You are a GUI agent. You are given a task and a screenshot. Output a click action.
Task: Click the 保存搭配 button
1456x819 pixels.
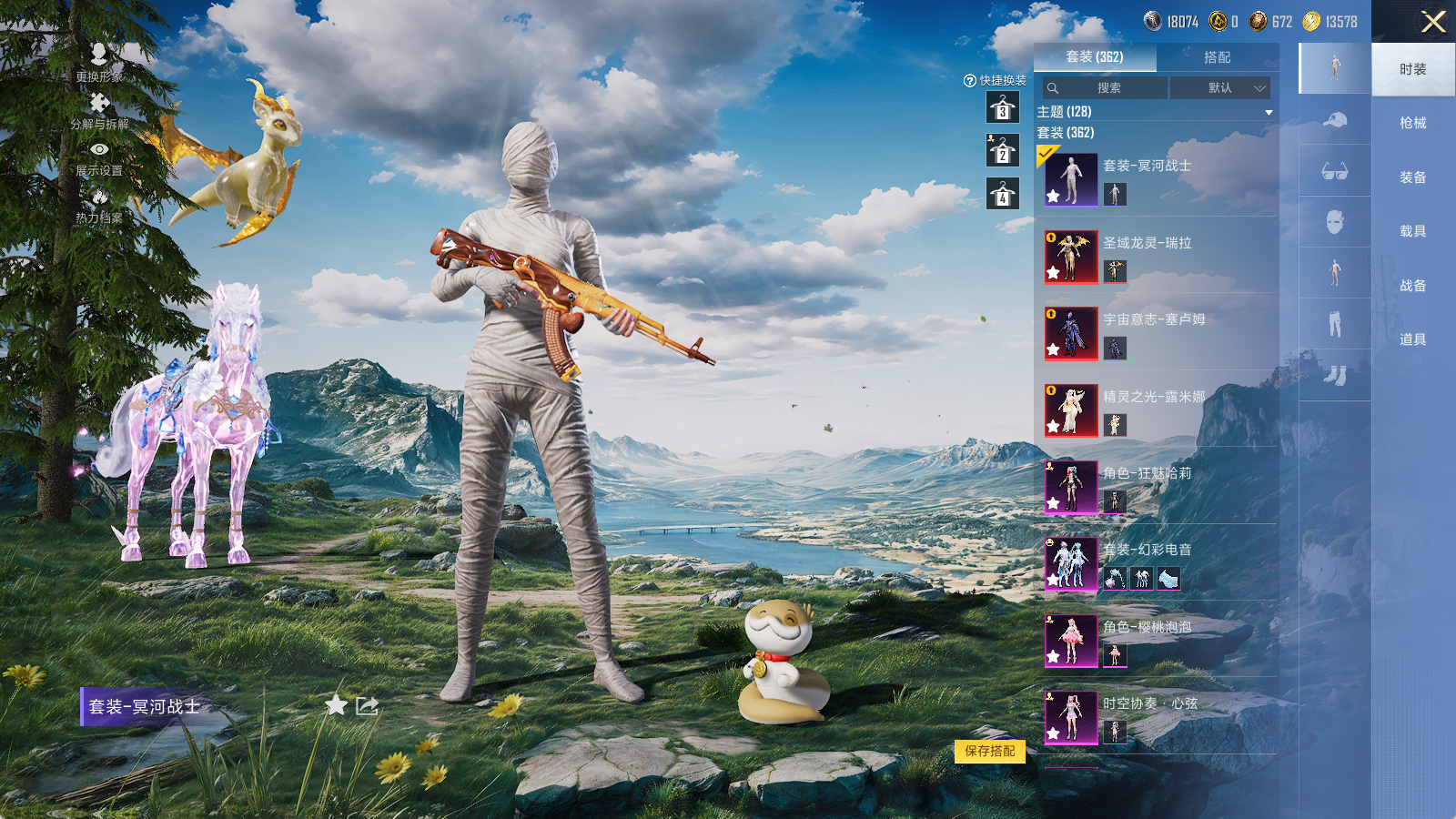click(x=990, y=751)
